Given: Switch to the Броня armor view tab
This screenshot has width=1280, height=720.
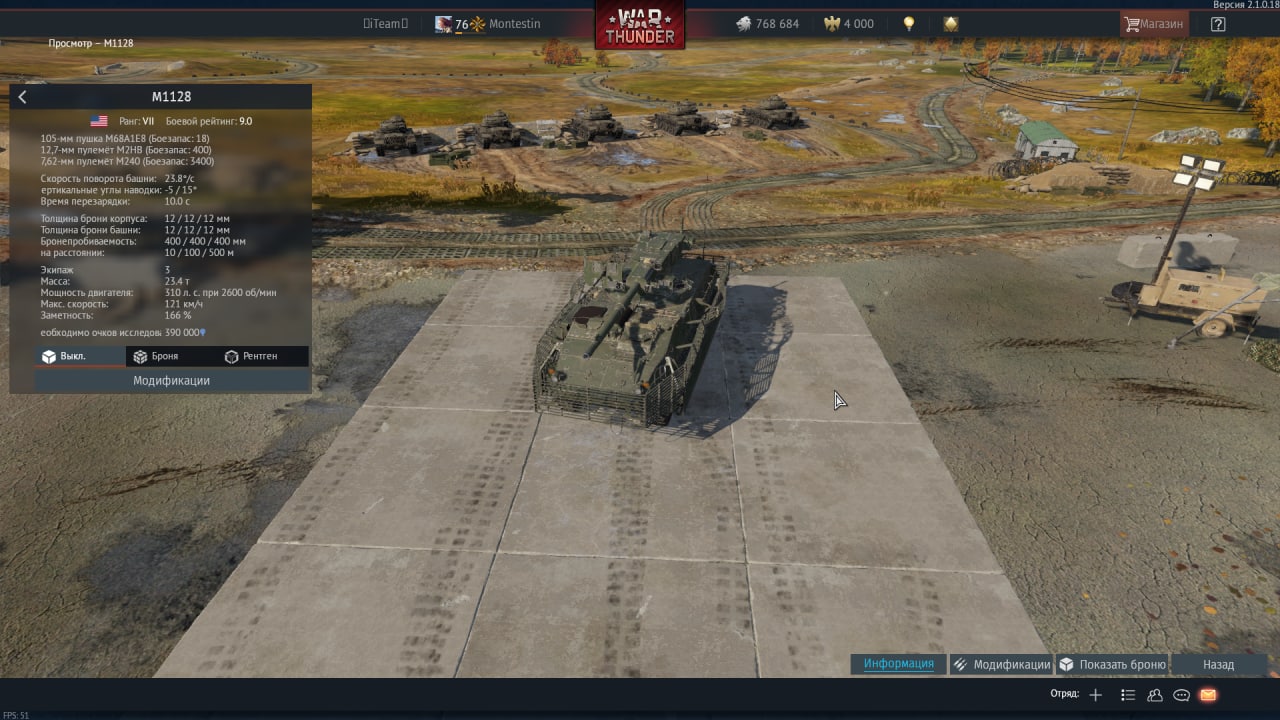Looking at the screenshot, I should click(x=156, y=356).
